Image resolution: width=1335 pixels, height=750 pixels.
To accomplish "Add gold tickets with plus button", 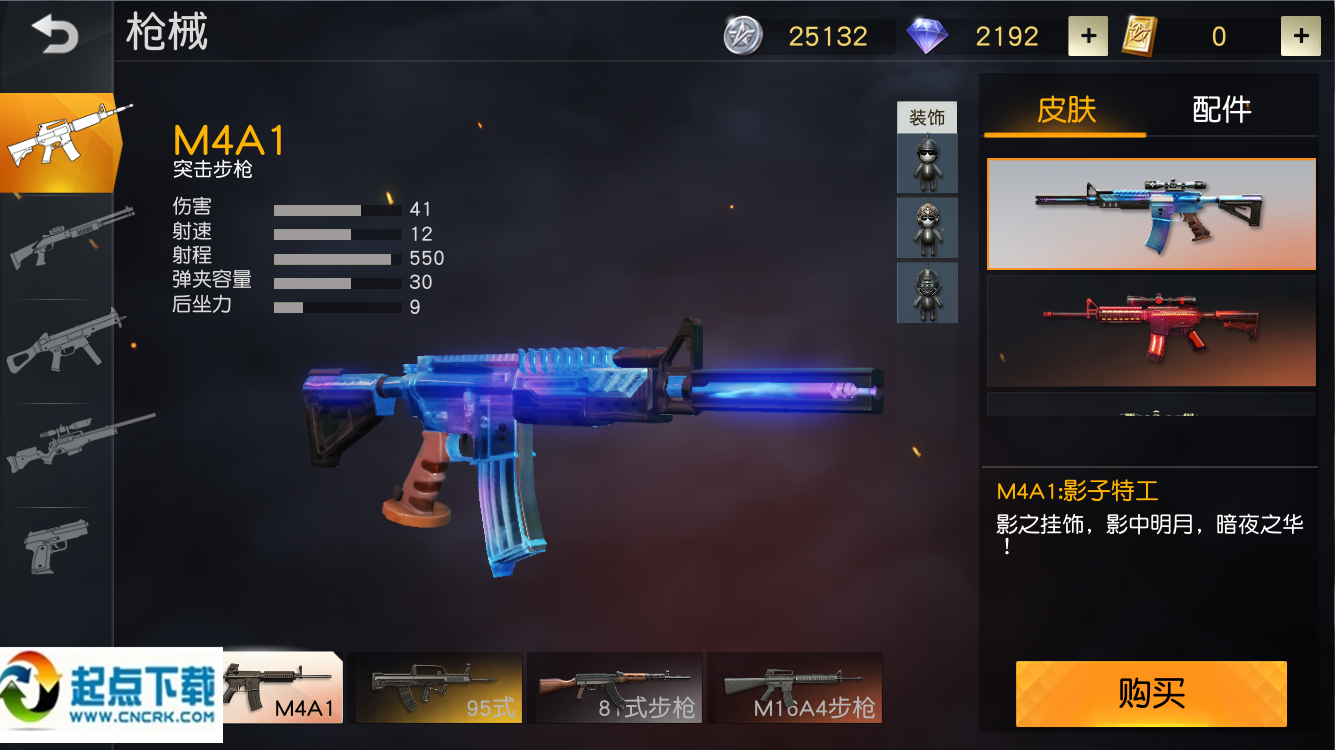I will (1300, 37).
